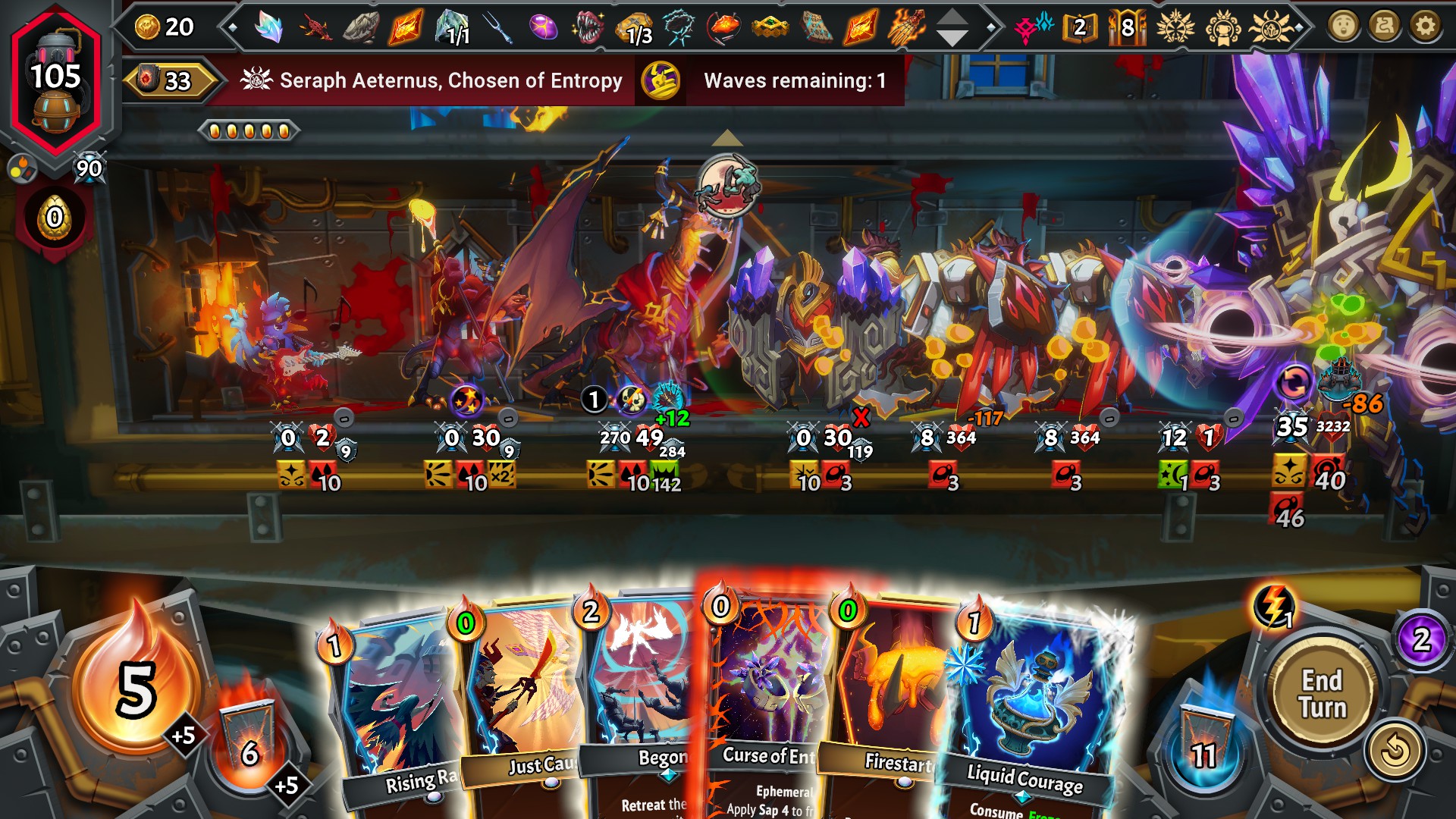Open the purple consumed cards pile

point(1421,639)
